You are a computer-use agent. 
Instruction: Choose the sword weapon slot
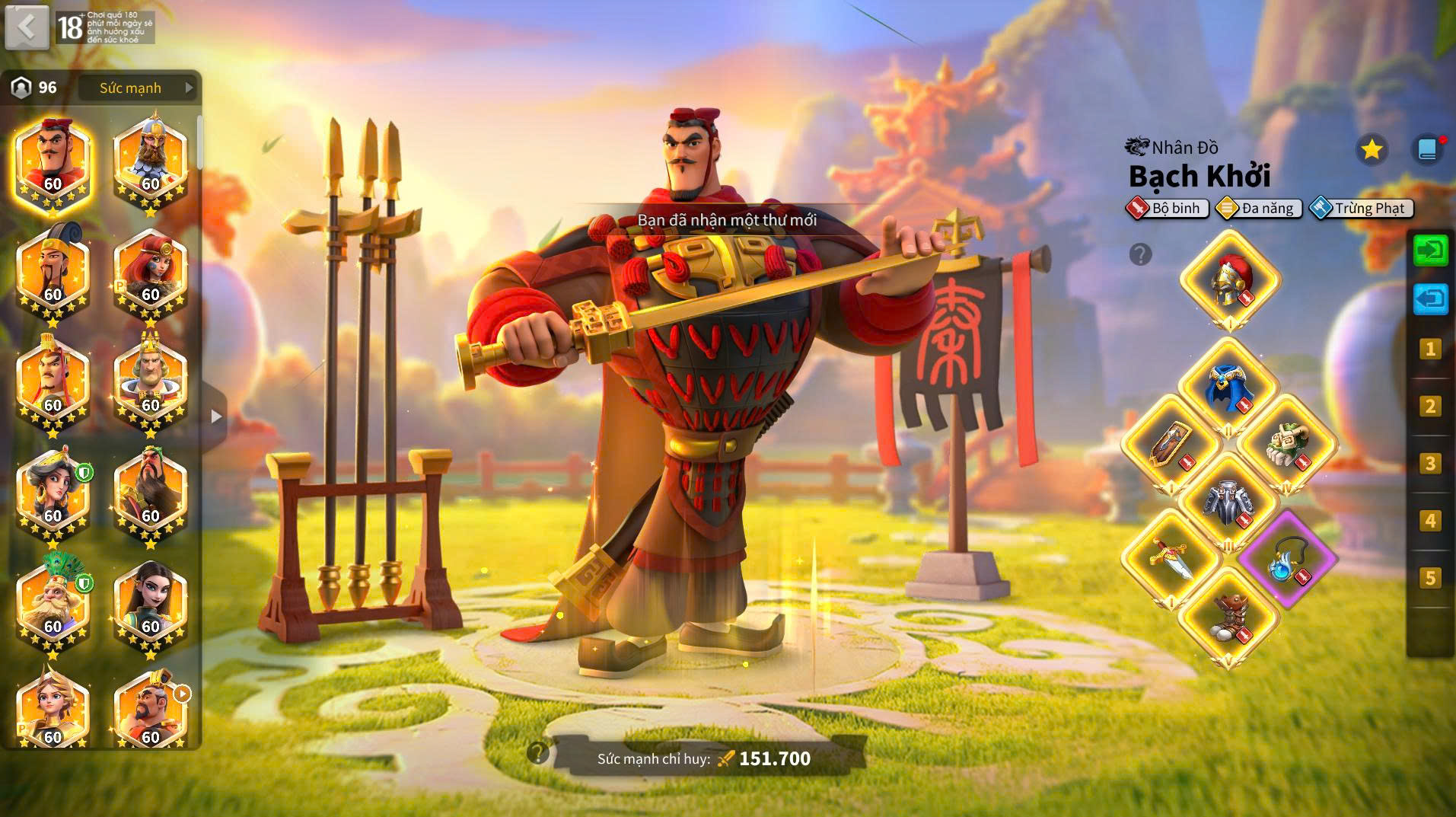(1171, 558)
